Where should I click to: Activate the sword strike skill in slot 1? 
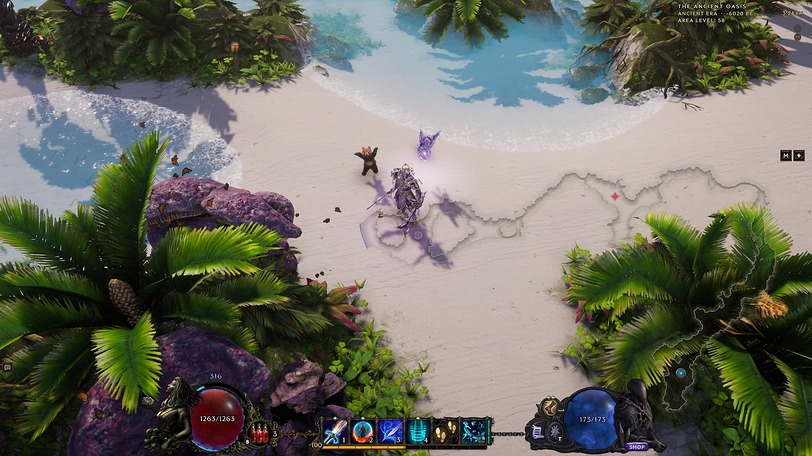(335, 431)
